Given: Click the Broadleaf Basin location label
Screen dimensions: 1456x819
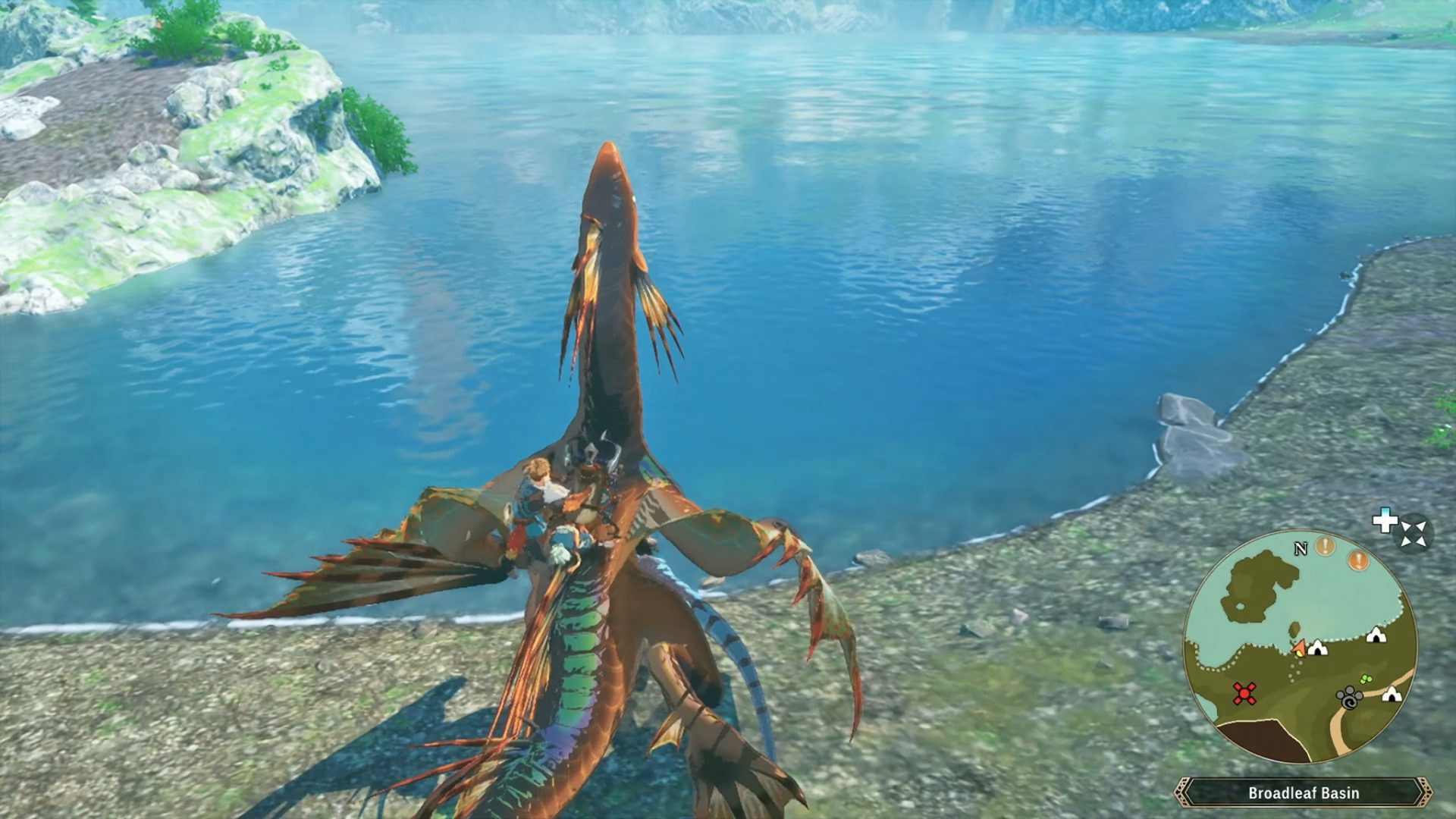Looking at the screenshot, I should click(1303, 792).
